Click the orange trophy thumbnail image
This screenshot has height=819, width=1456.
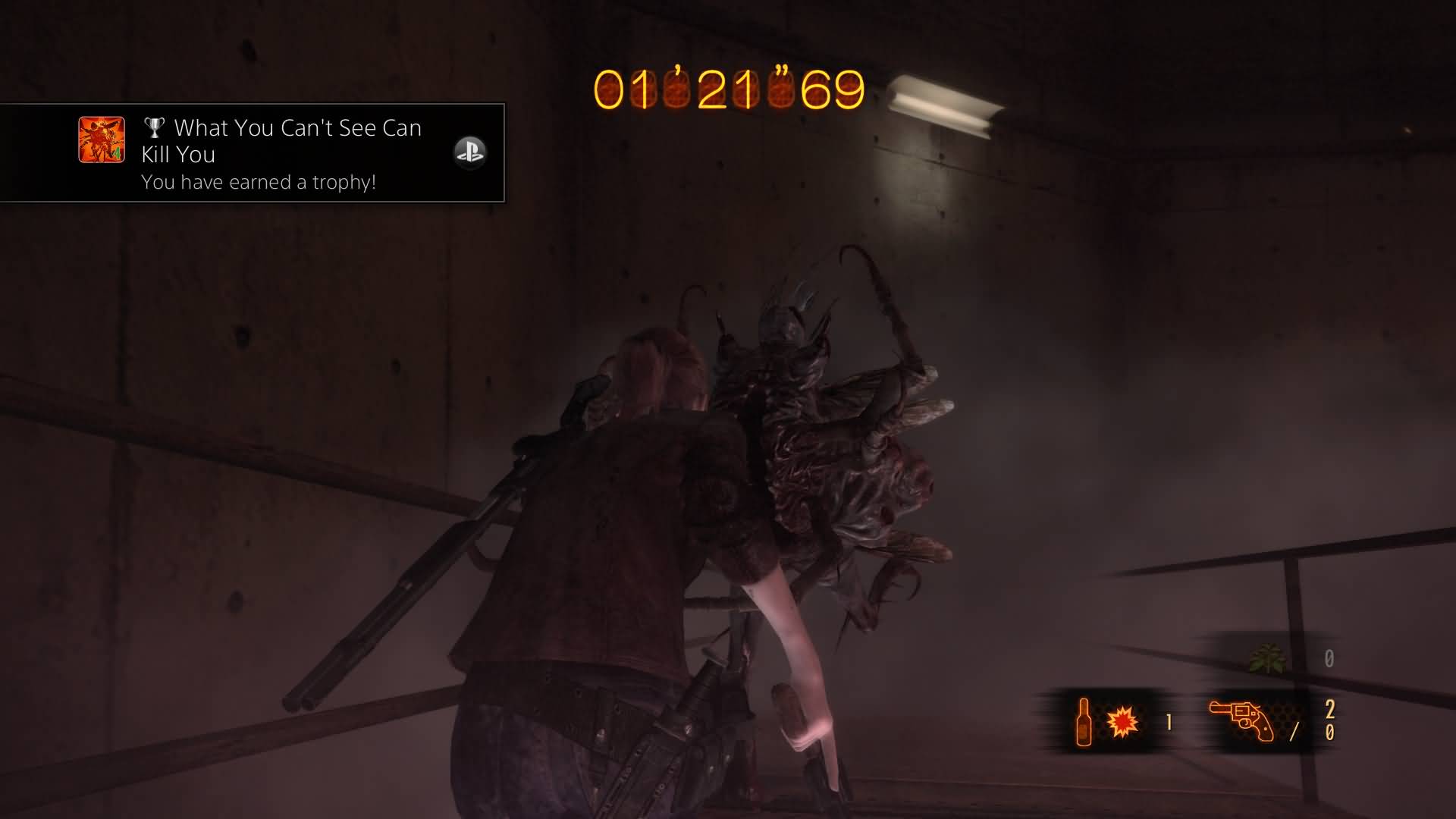coord(102,140)
